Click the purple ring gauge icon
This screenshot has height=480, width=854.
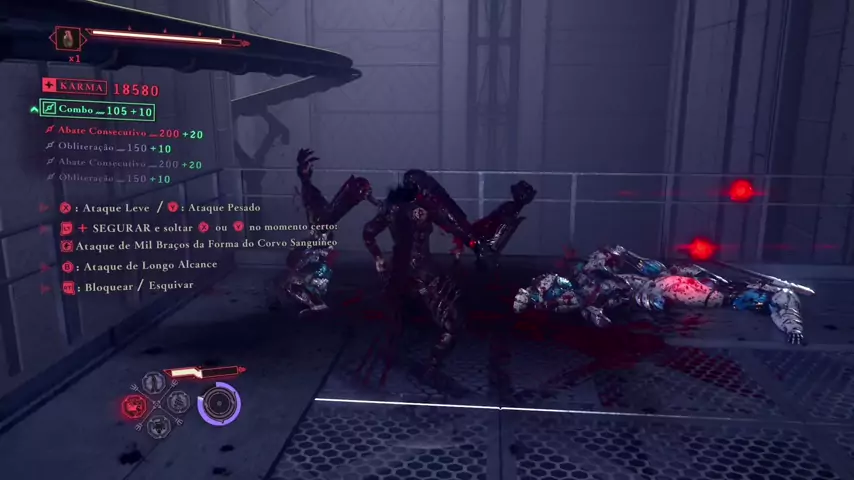(x=219, y=404)
